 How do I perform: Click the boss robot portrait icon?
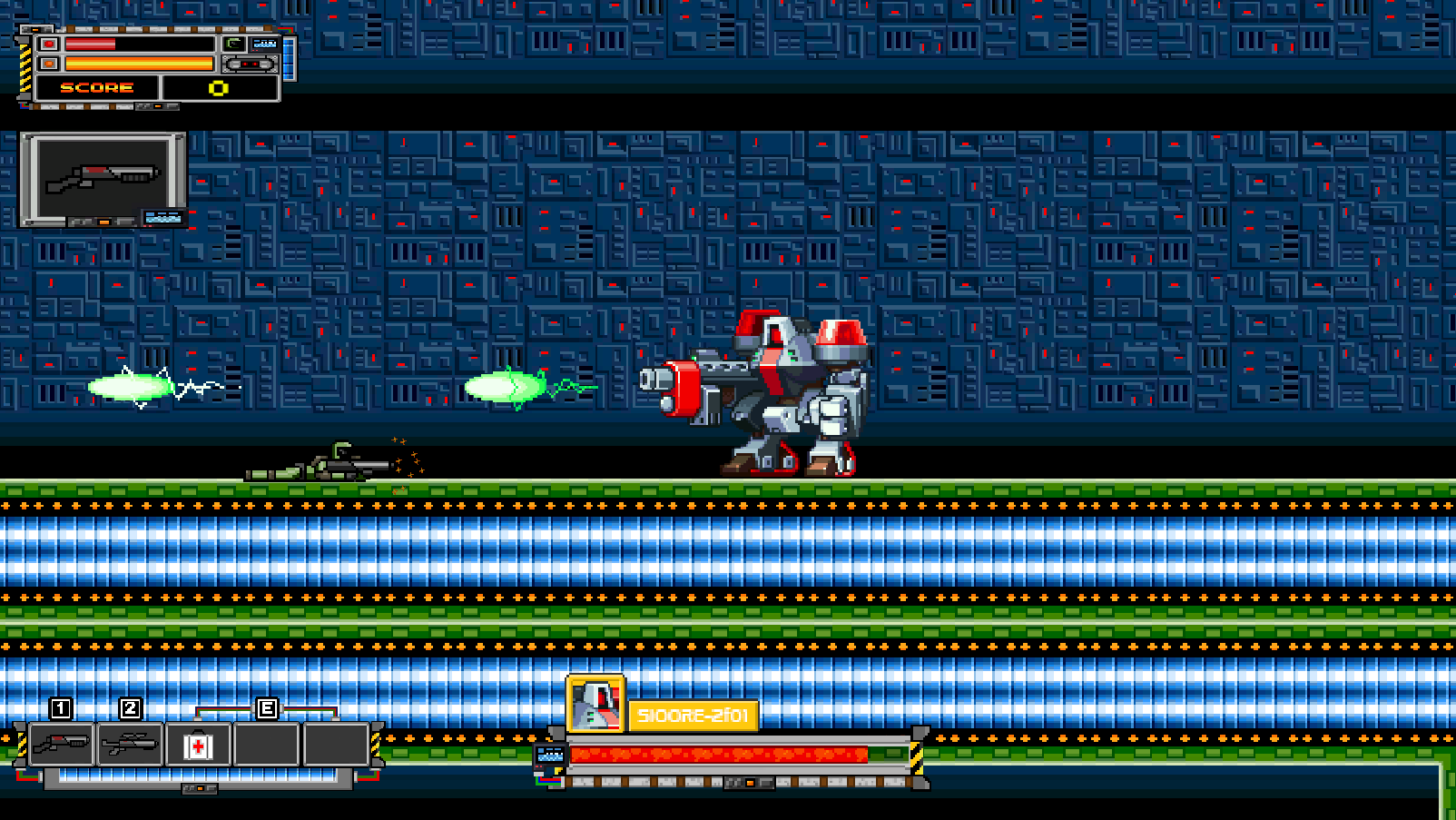595,704
